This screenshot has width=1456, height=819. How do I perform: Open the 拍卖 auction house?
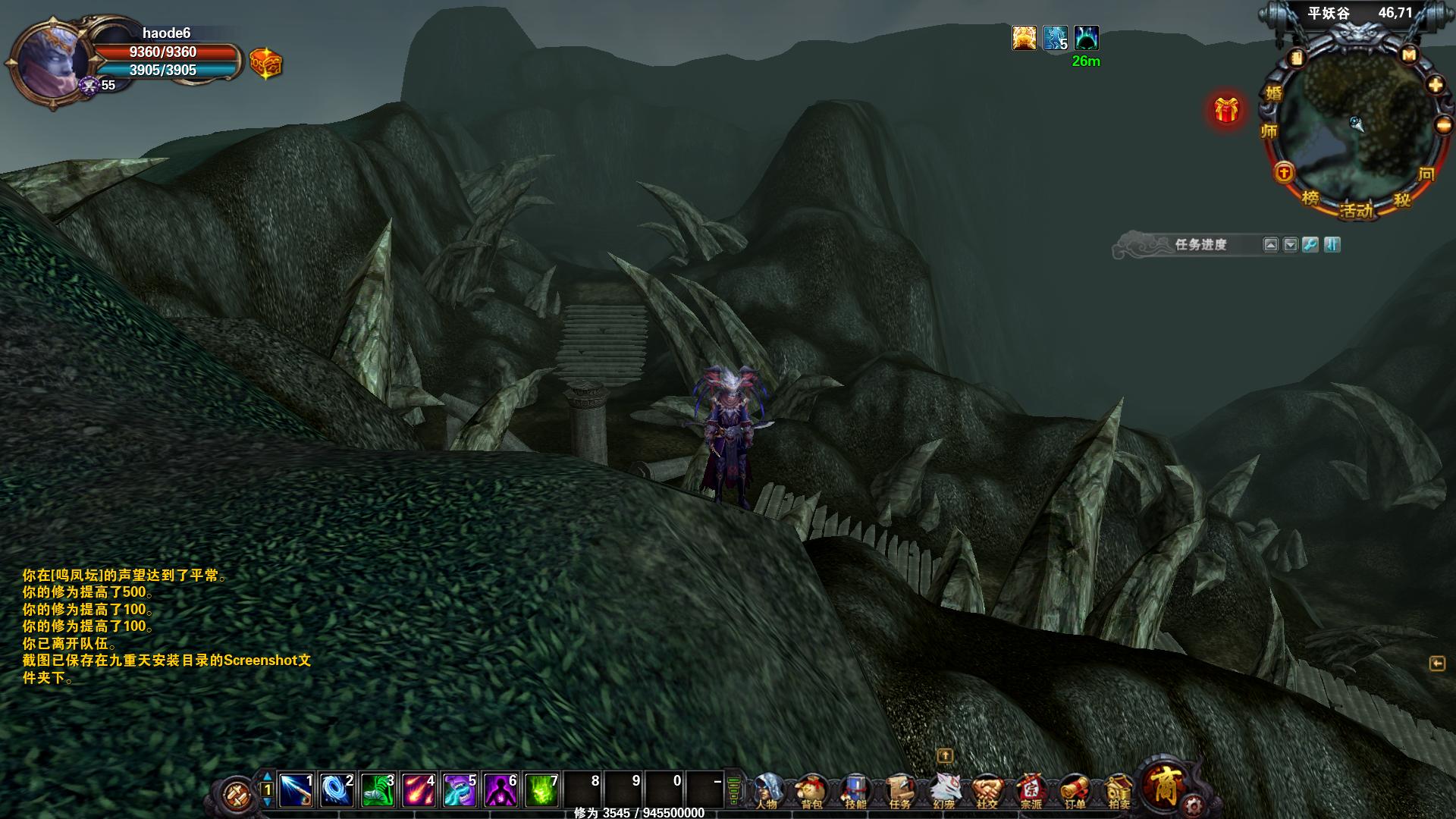point(1119,790)
